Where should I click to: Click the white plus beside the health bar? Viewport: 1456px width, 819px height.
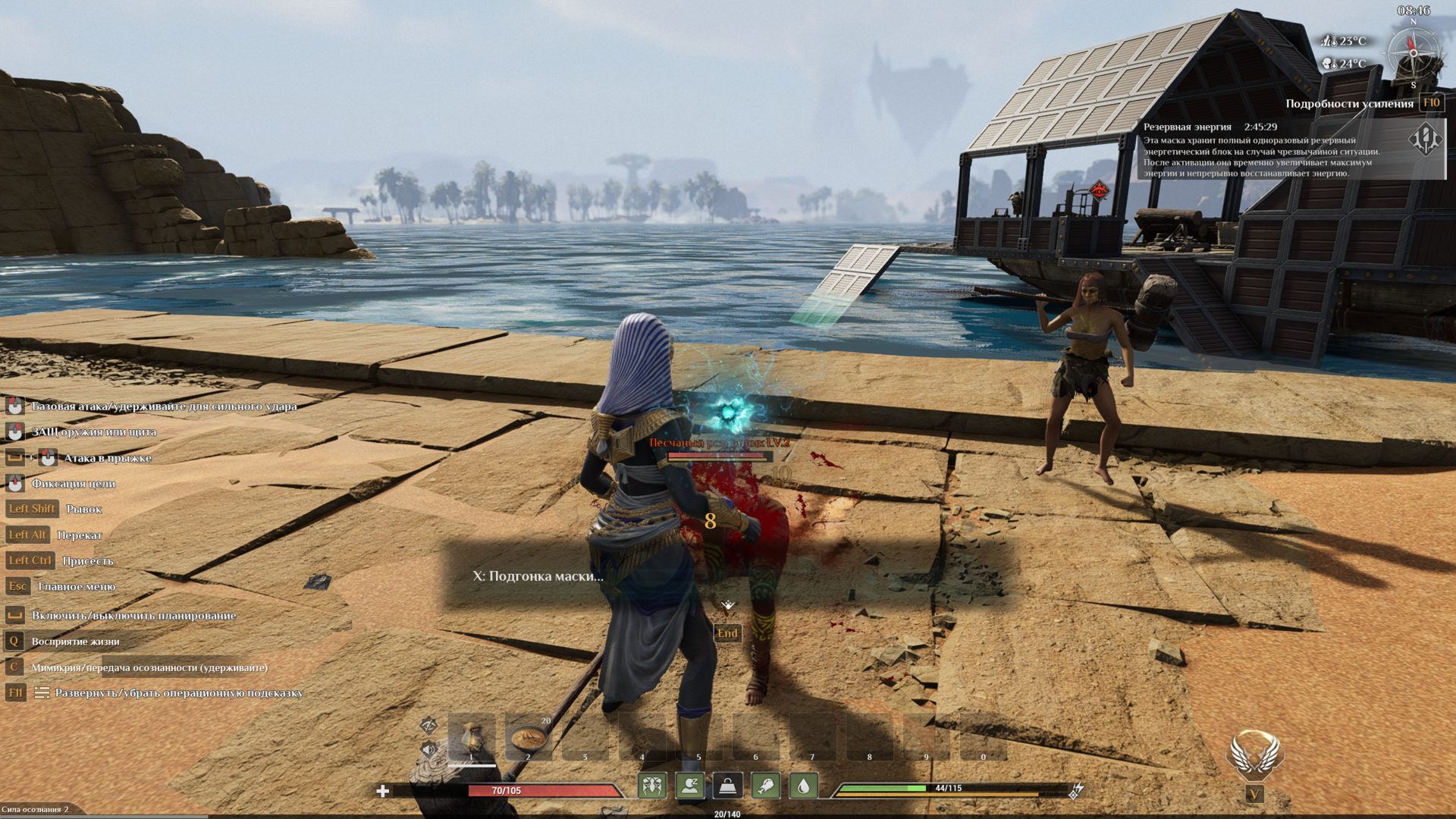tap(383, 791)
